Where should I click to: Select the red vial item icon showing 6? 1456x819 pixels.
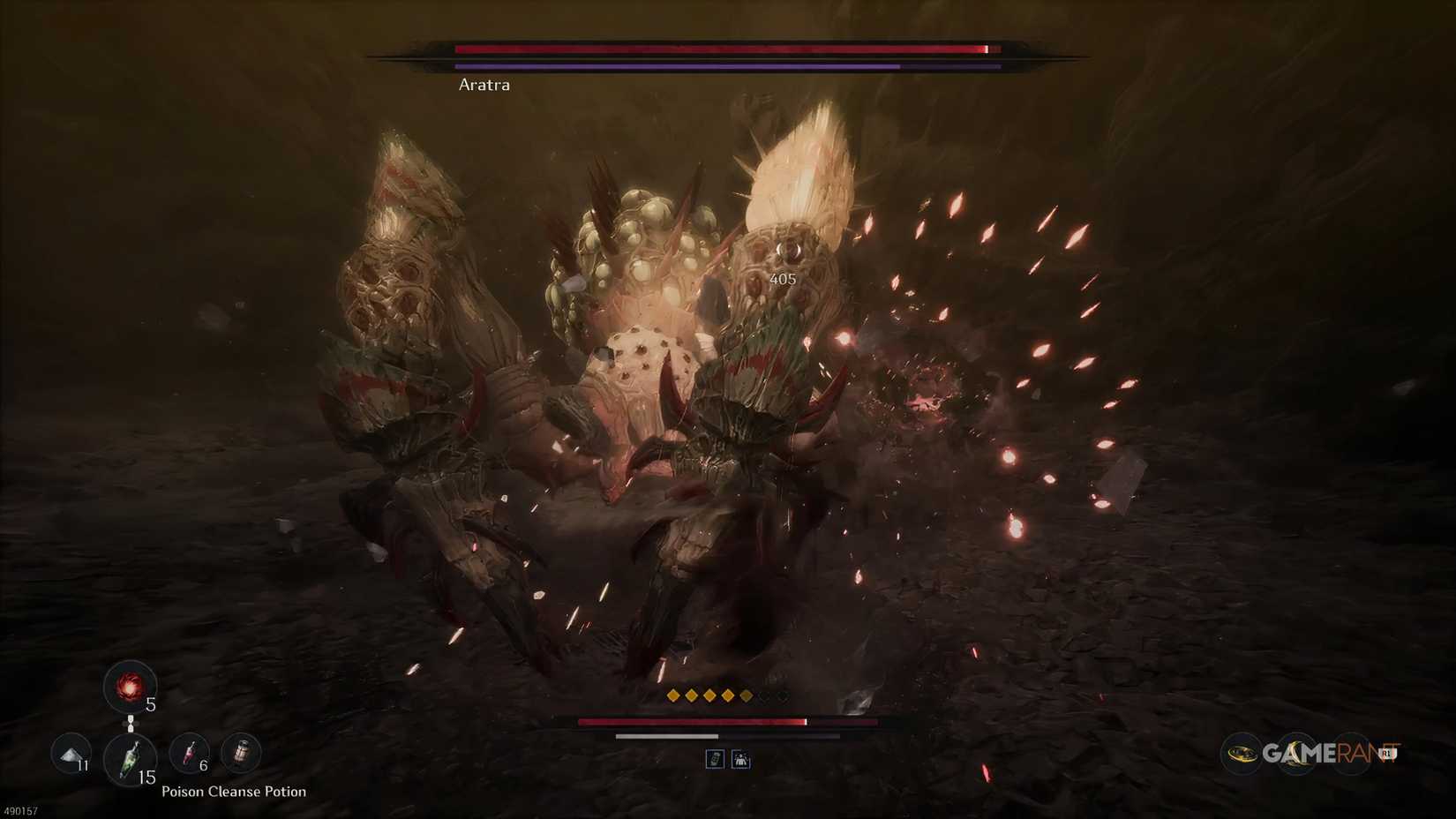189,753
